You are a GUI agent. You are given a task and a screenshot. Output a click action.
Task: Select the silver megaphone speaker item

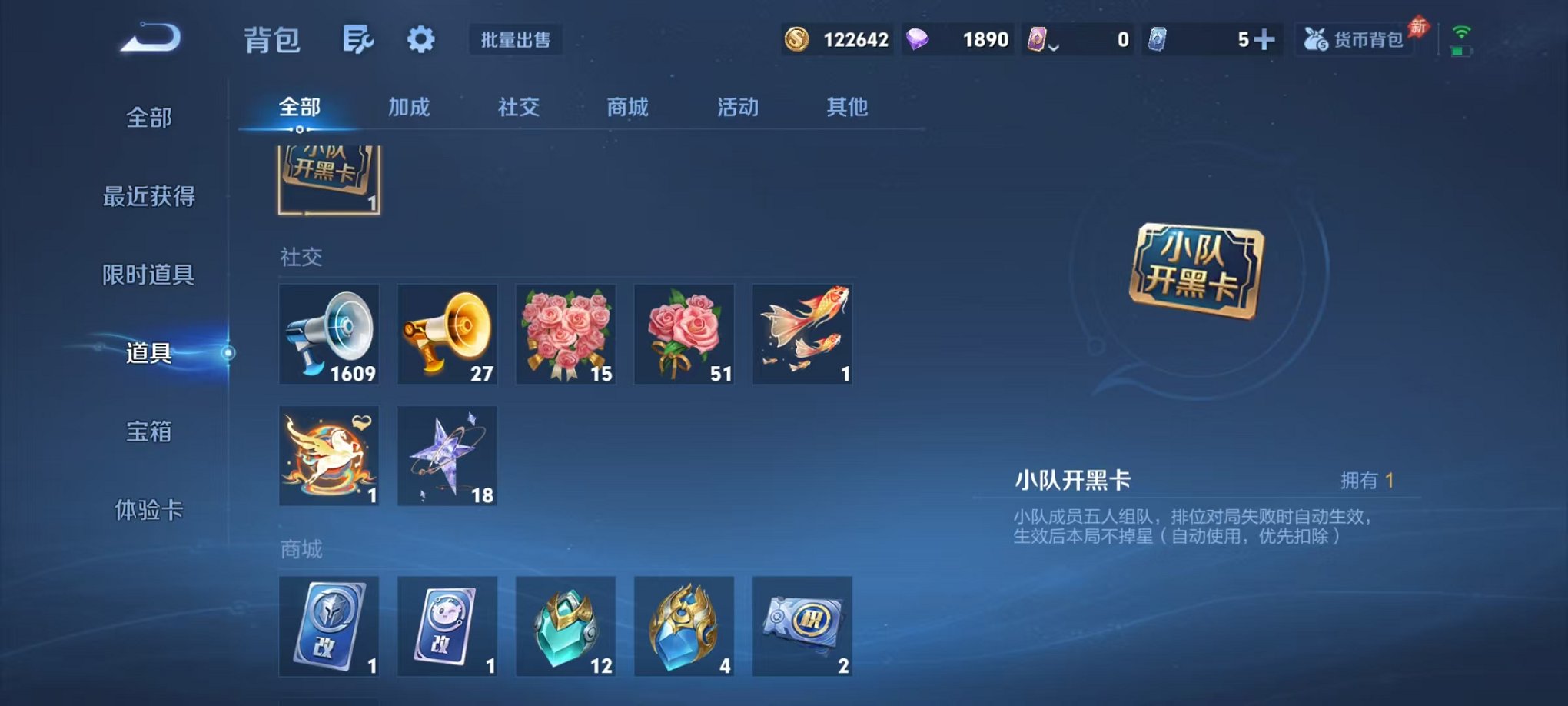[329, 335]
